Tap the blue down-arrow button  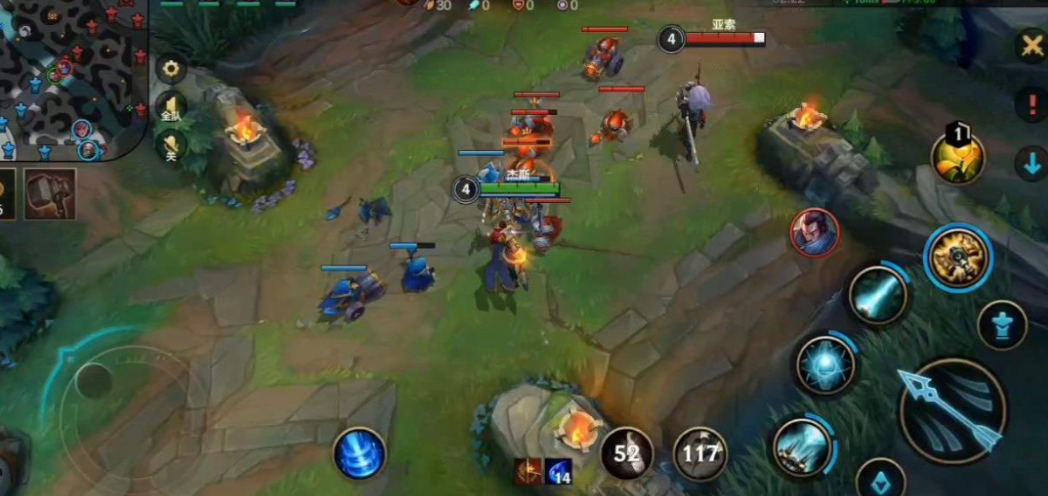pyautogui.click(x=1031, y=164)
